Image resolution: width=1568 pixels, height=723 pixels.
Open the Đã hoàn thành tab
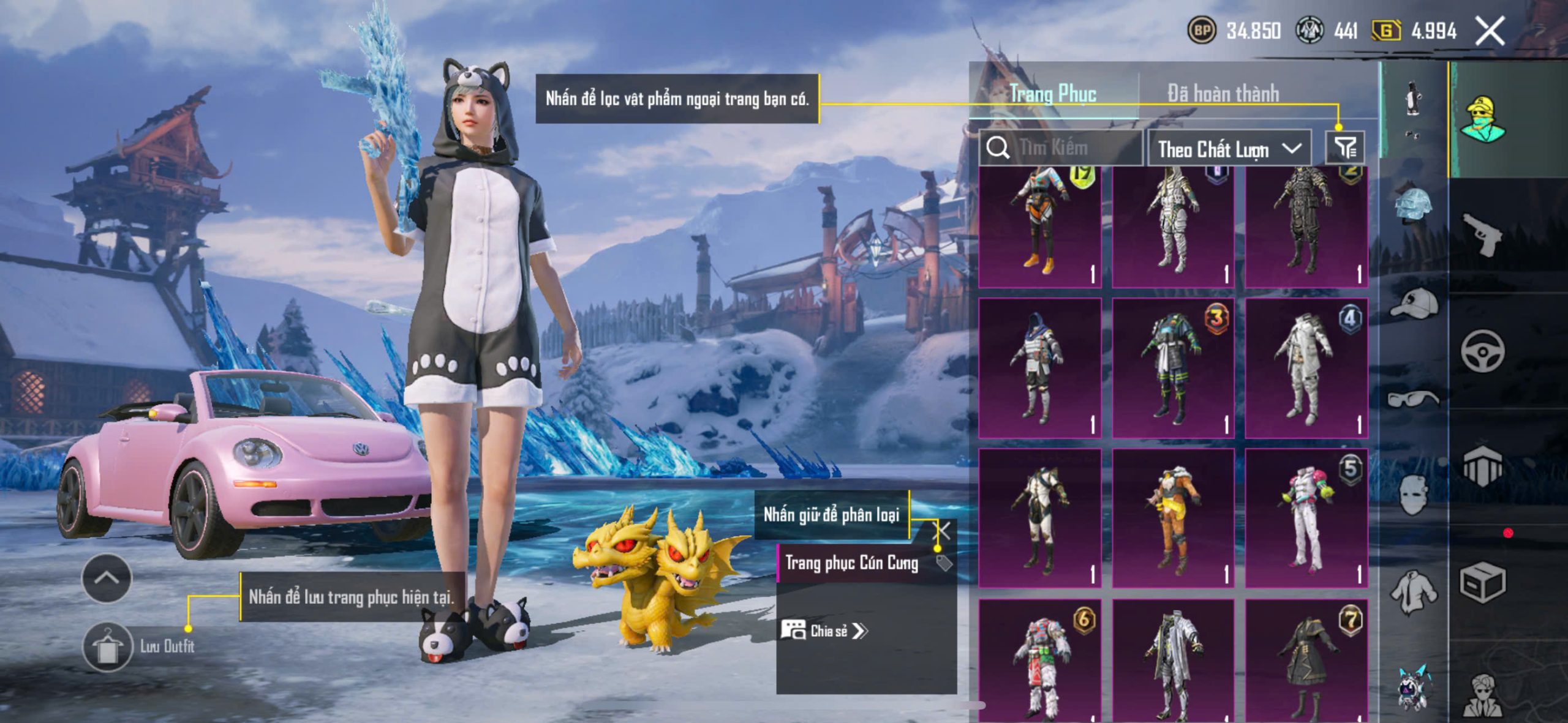click(1223, 94)
